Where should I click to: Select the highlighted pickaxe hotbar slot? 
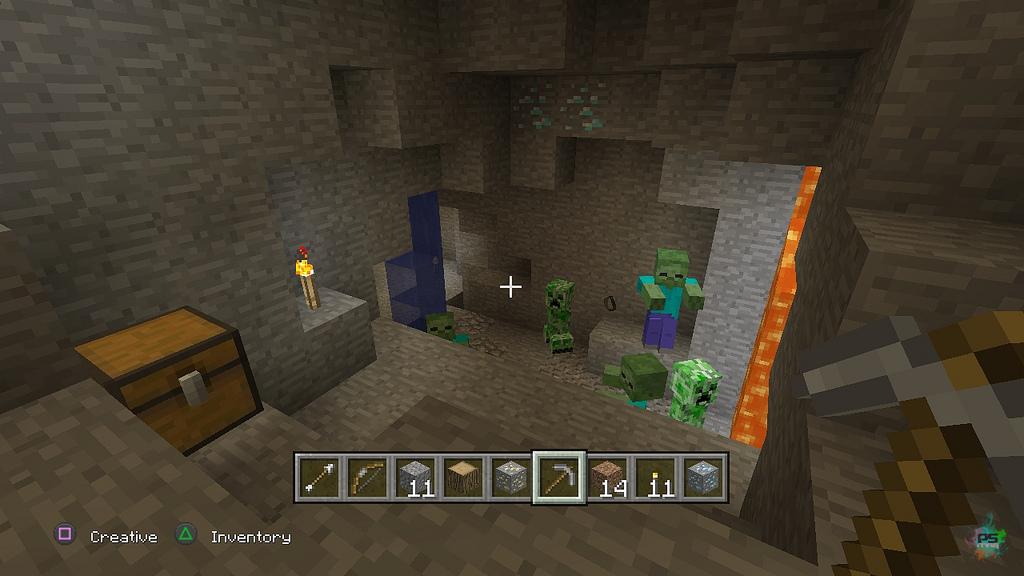[559, 478]
